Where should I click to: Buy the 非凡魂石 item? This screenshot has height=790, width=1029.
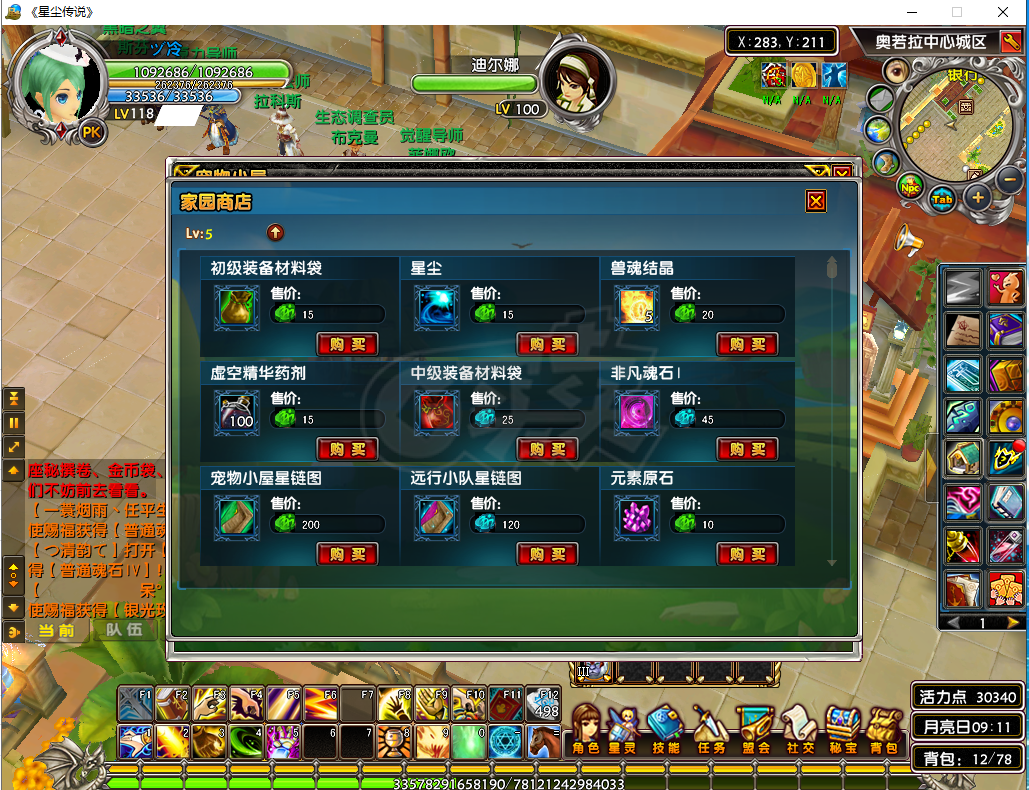tap(747, 449)
